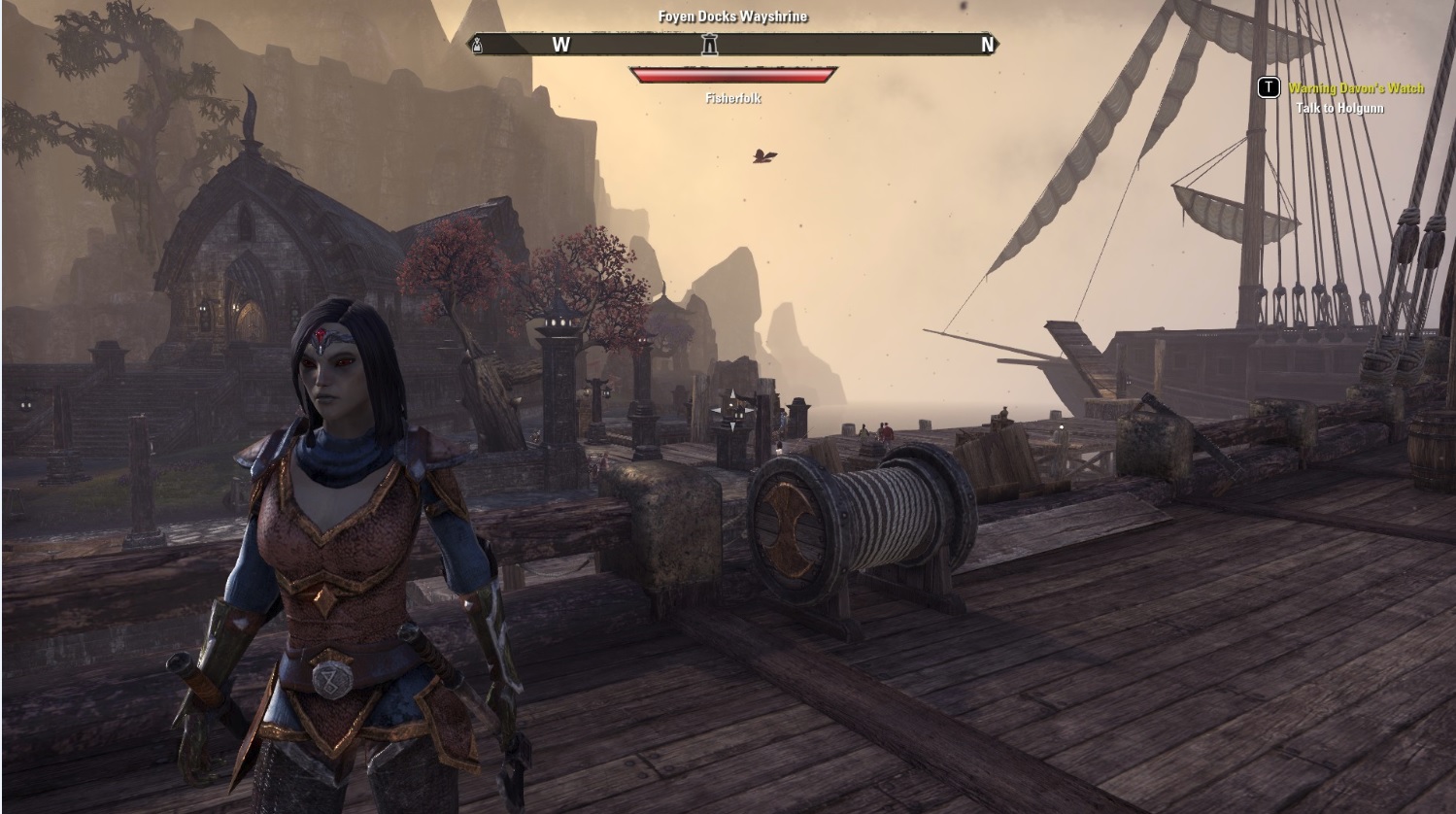The image size is (1456, 814).
Task: Select the small marker beside compass West
Action: point(477,44)
